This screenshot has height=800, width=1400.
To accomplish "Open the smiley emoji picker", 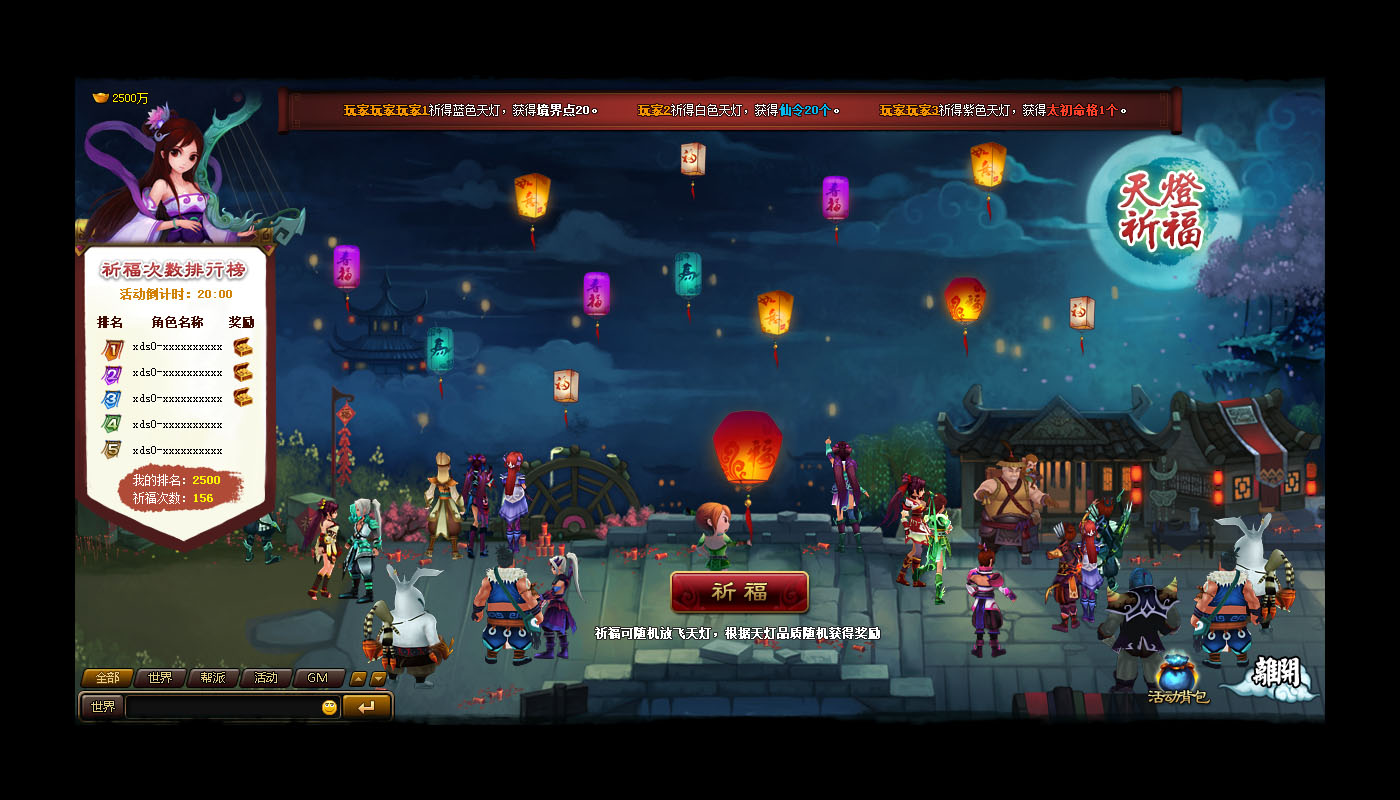I will (329, 707).
